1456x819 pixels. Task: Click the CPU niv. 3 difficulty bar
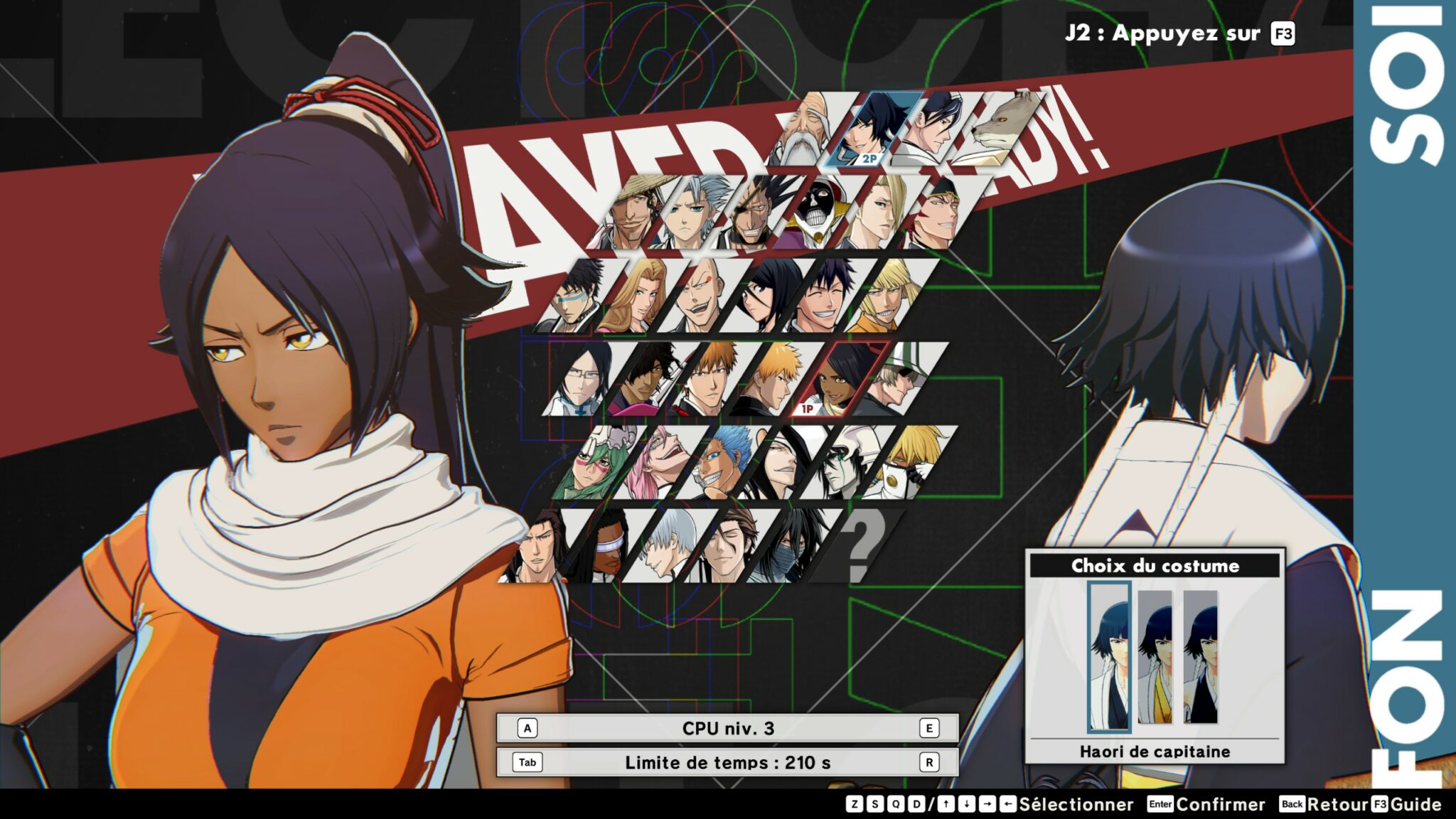pos(727,728)
